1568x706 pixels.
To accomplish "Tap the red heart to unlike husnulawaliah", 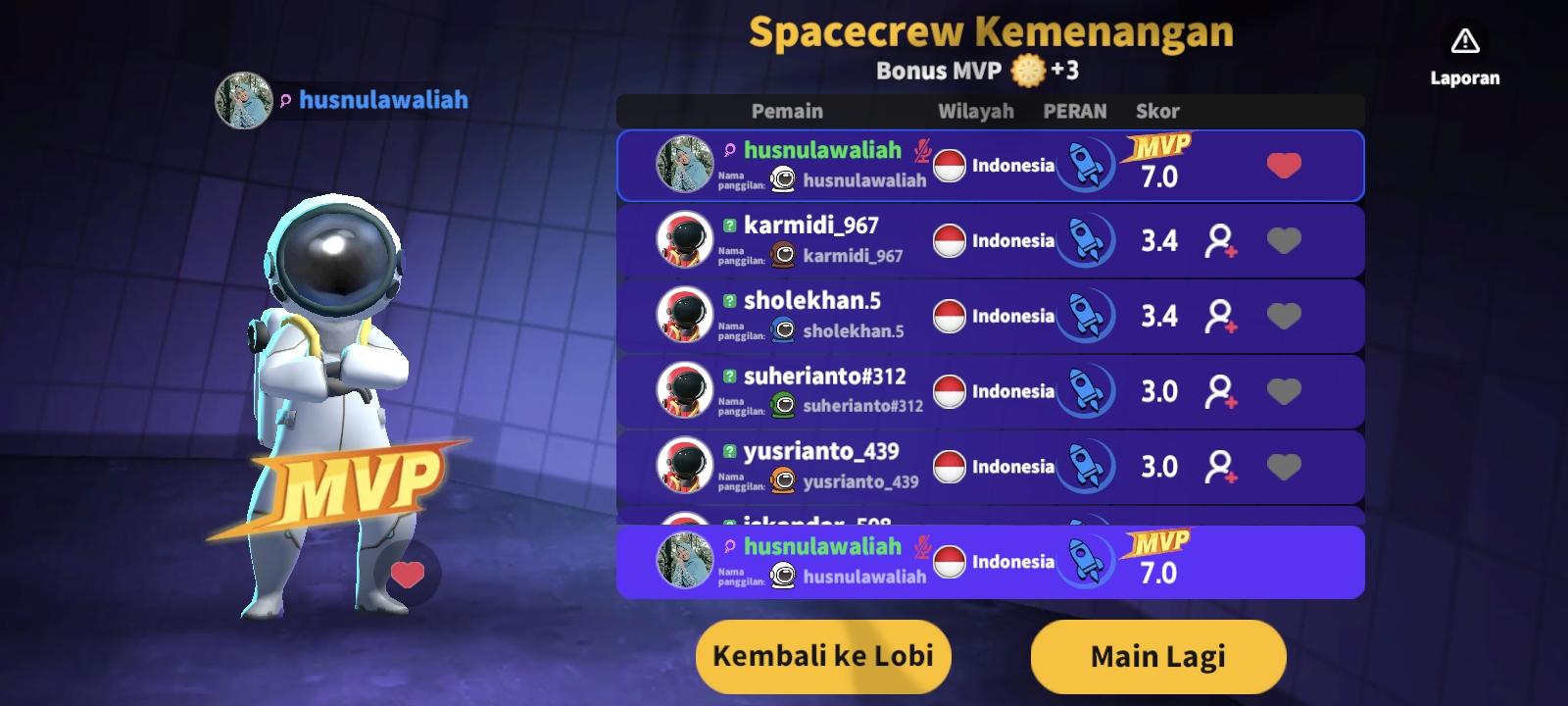I will point(1284,165).
